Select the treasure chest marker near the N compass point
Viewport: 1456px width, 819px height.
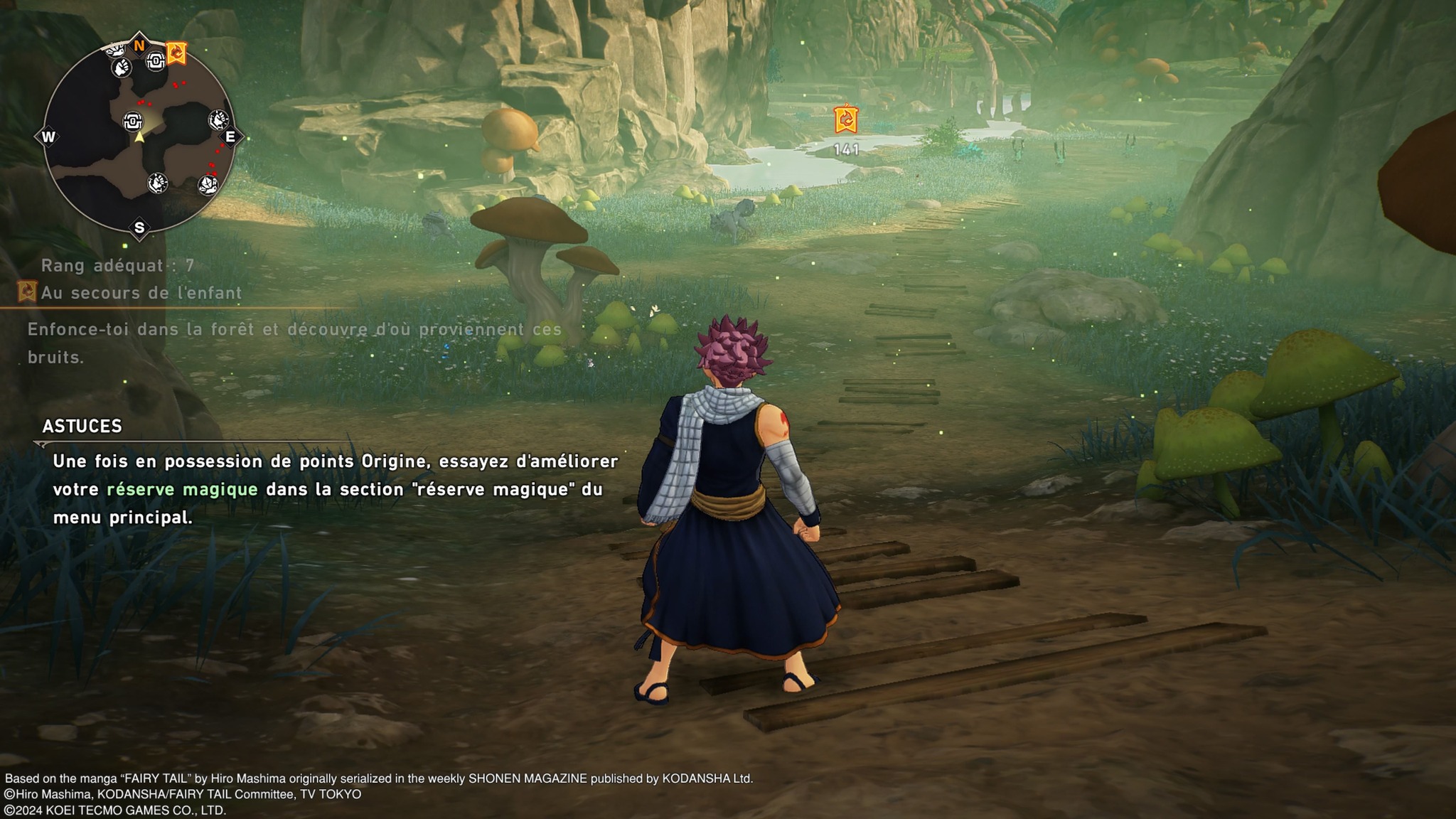click(x=156, y=62)
